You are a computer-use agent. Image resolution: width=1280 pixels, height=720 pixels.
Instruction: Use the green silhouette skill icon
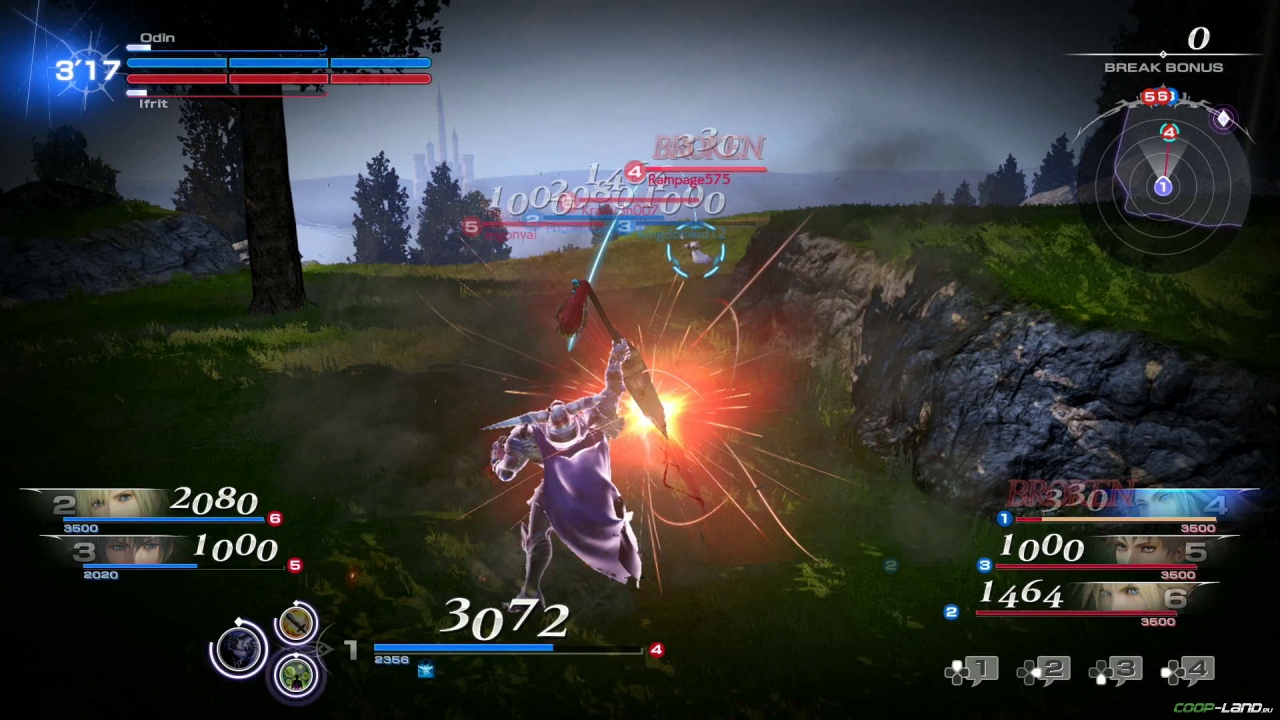tap(296, 673)
